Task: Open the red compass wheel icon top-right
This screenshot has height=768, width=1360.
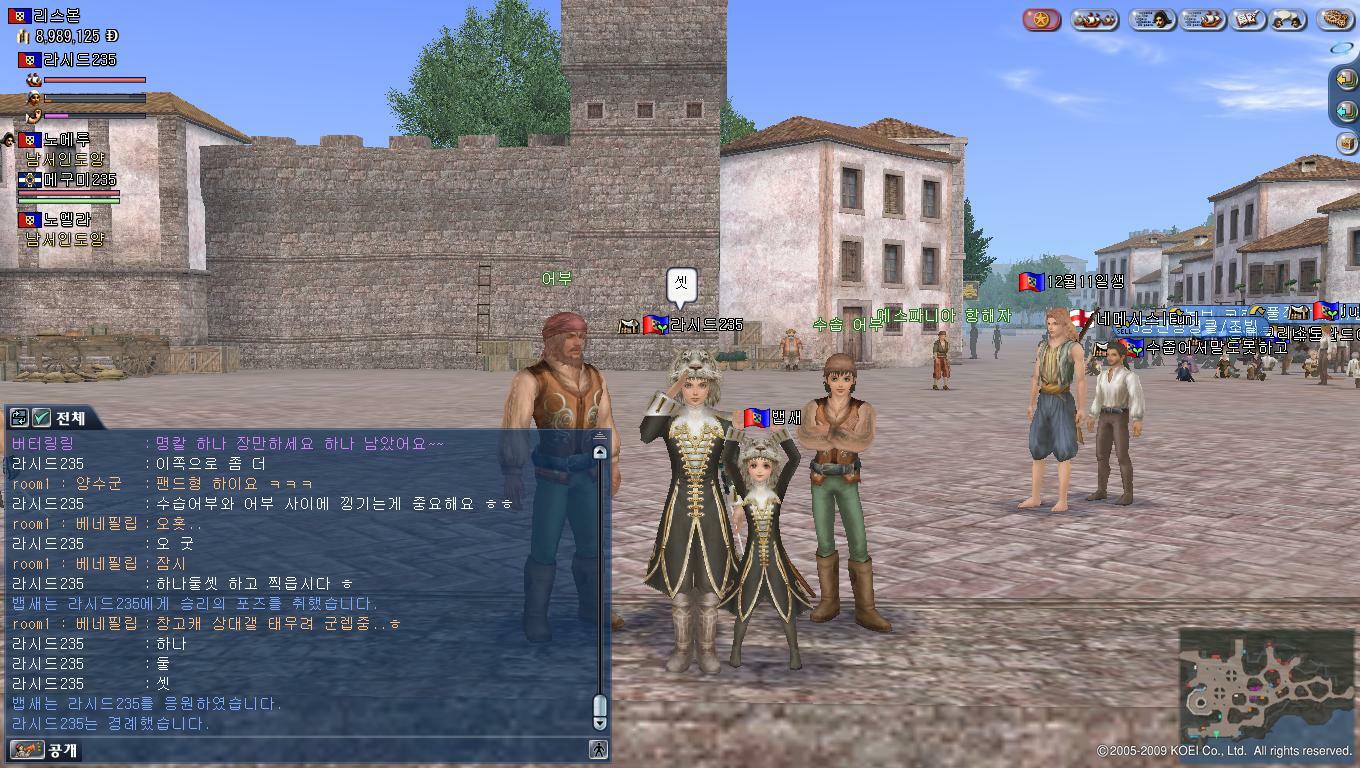Action: point(1041,18)
